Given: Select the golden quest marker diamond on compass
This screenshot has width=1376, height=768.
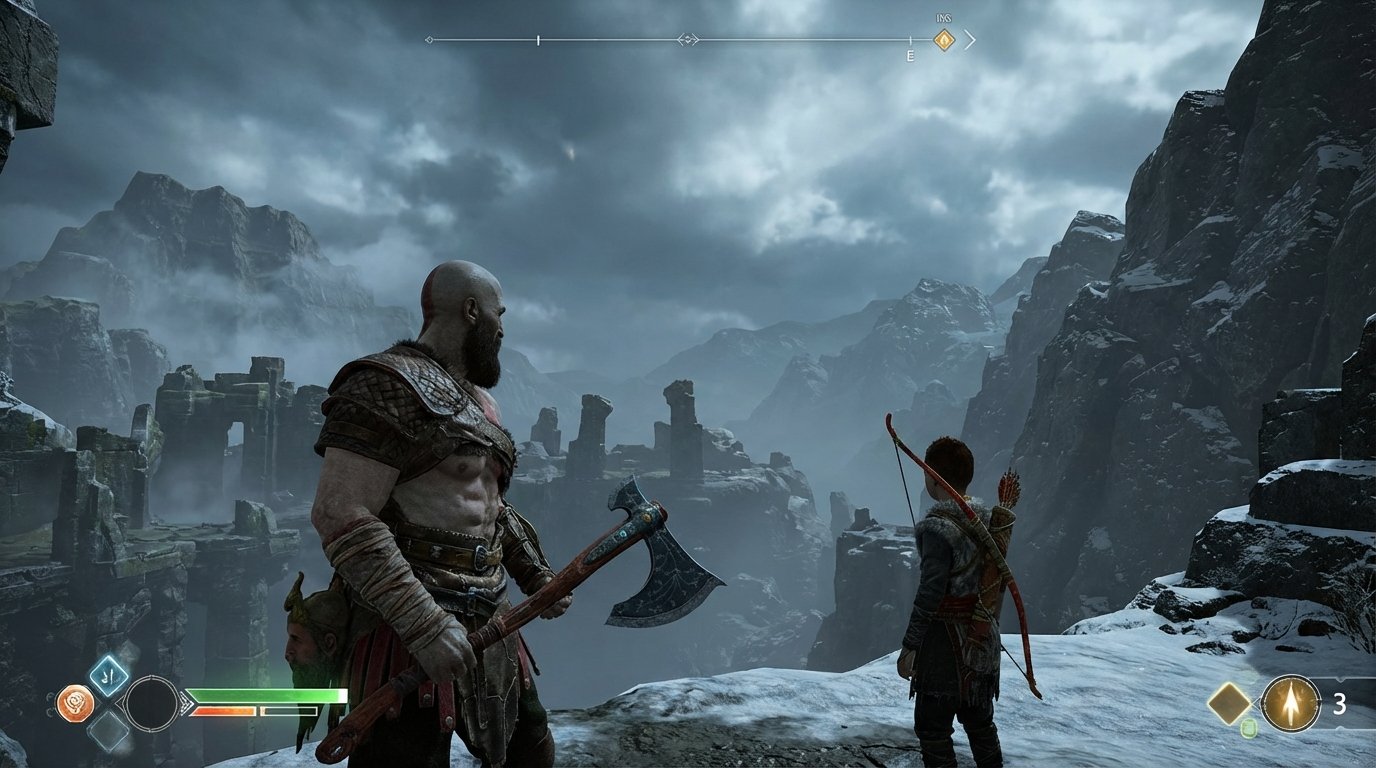Looking at the screenshot, I should click(944, 39).
